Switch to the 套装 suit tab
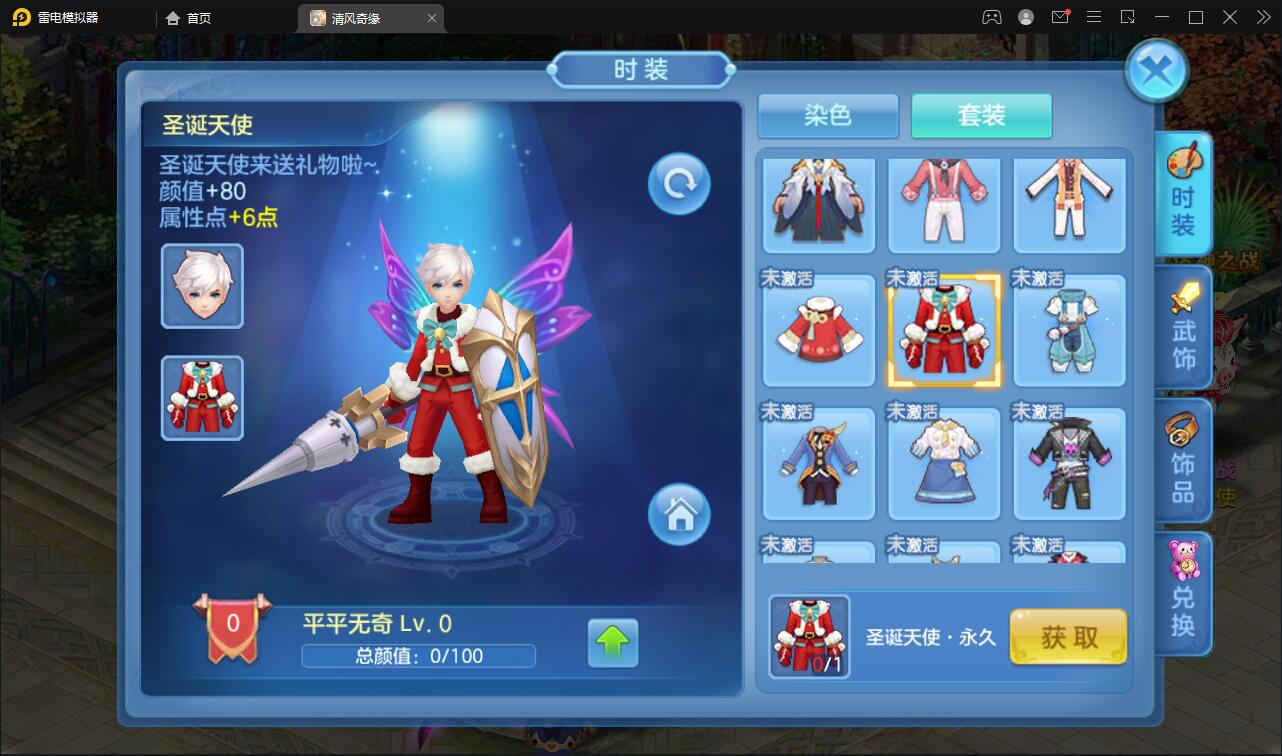Viewport: 1282px width, 756px height. tap(981, 116)
